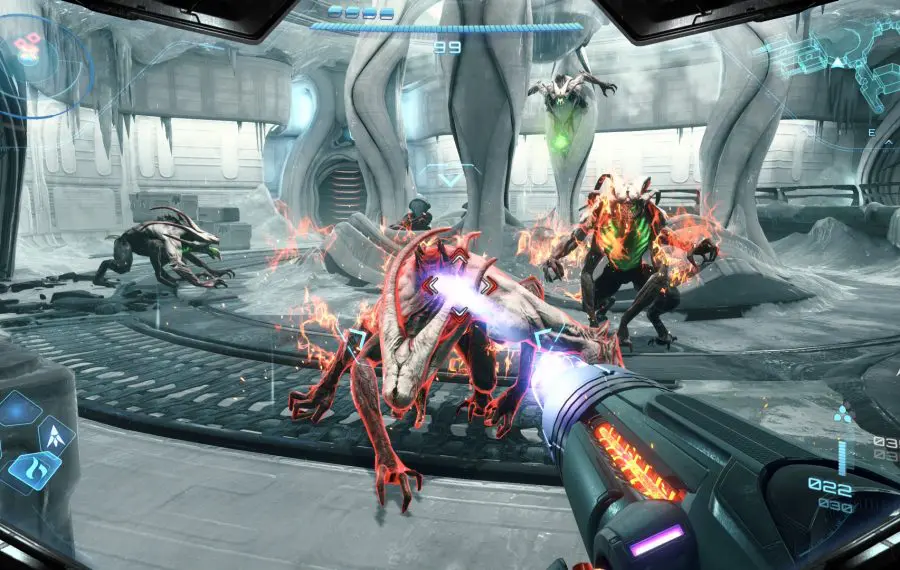Click the circular enemy radar
Screen dimensions: 900x570
tap(38, 58)
